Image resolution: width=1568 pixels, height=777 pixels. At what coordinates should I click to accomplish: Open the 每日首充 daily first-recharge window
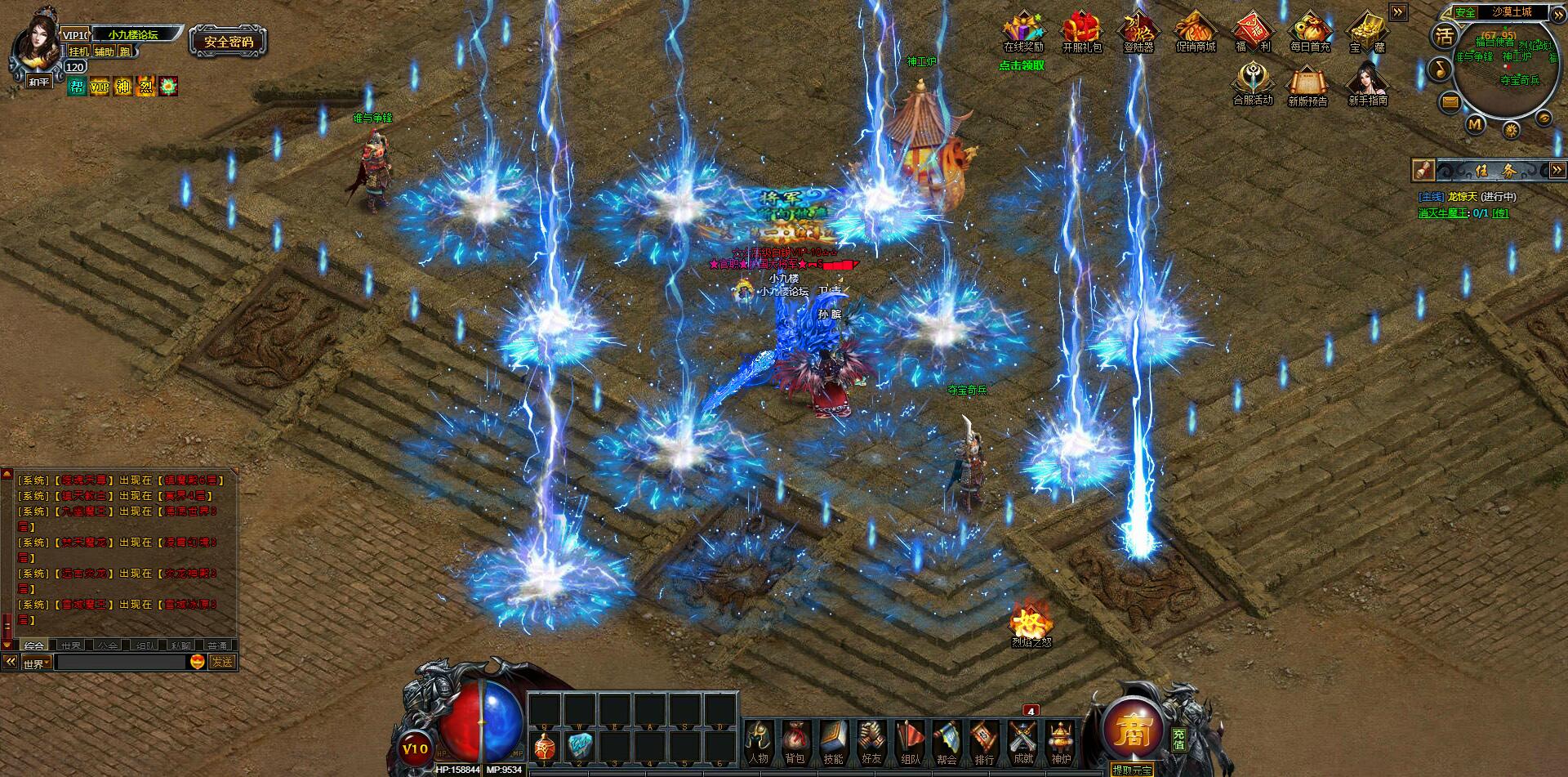1310,33
